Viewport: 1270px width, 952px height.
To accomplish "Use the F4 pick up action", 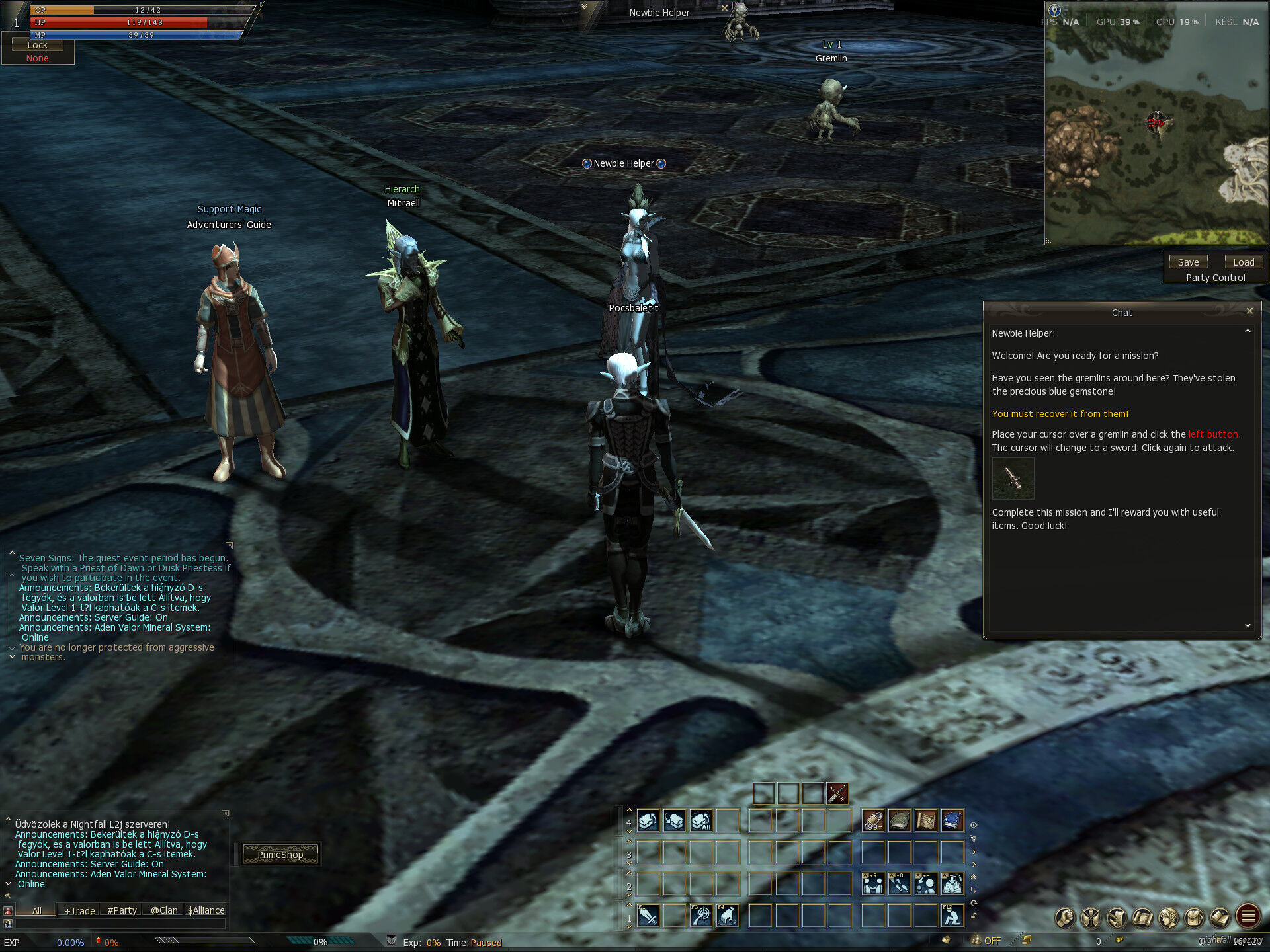I will pyautogui.click(x=727, y=916).
